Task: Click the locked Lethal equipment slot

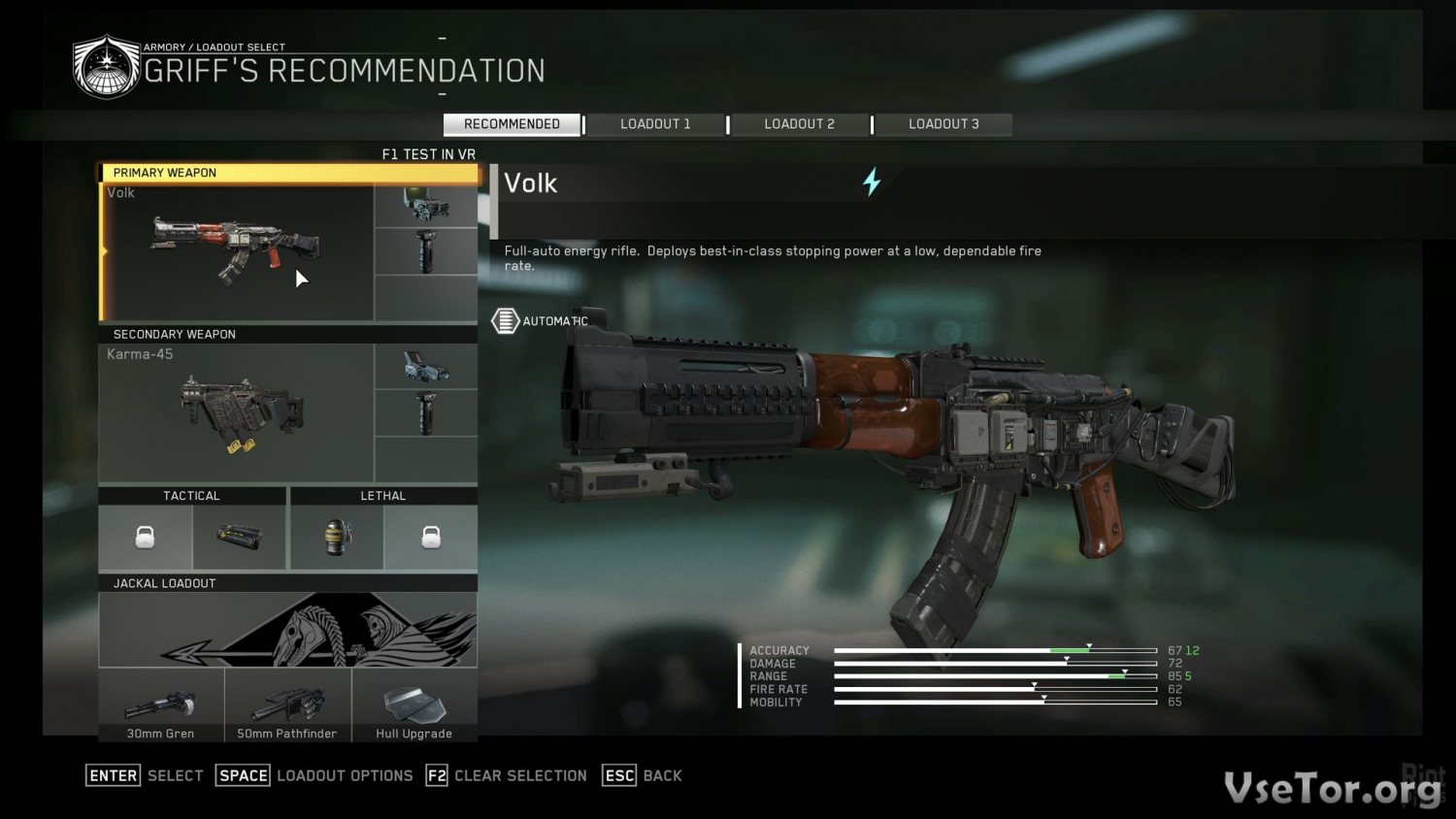Action: [431, 537]
